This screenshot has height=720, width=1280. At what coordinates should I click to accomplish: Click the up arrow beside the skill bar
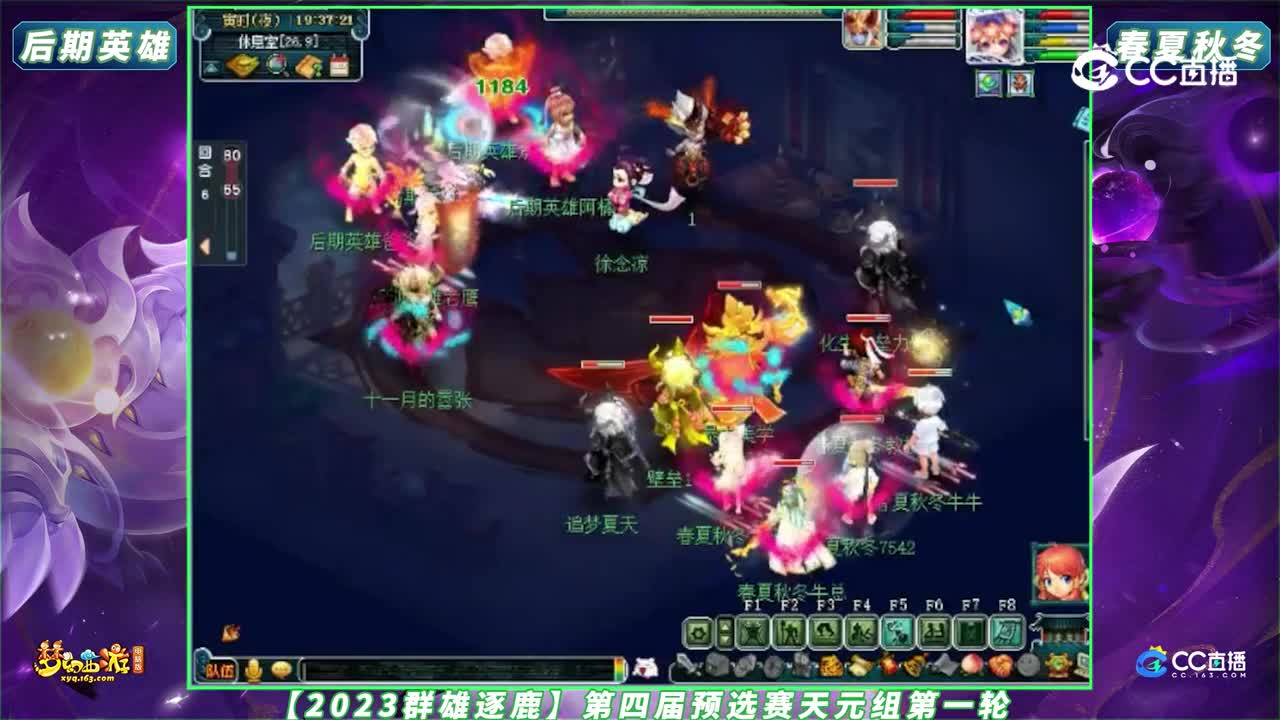coord(725,626)
